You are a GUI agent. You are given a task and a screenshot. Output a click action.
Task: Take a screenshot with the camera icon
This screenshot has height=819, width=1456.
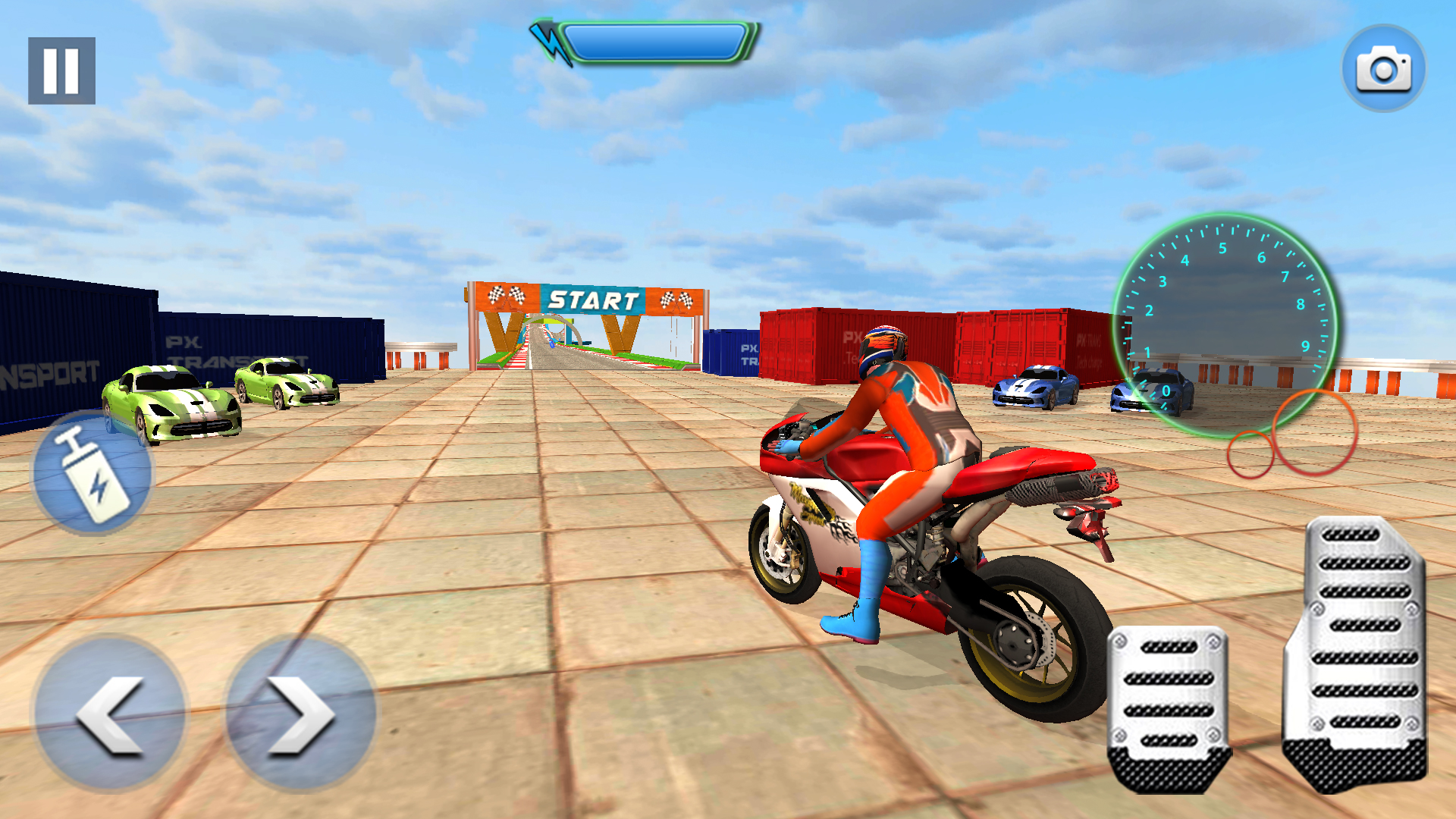pyautogui.click(x=1383, y=68)
